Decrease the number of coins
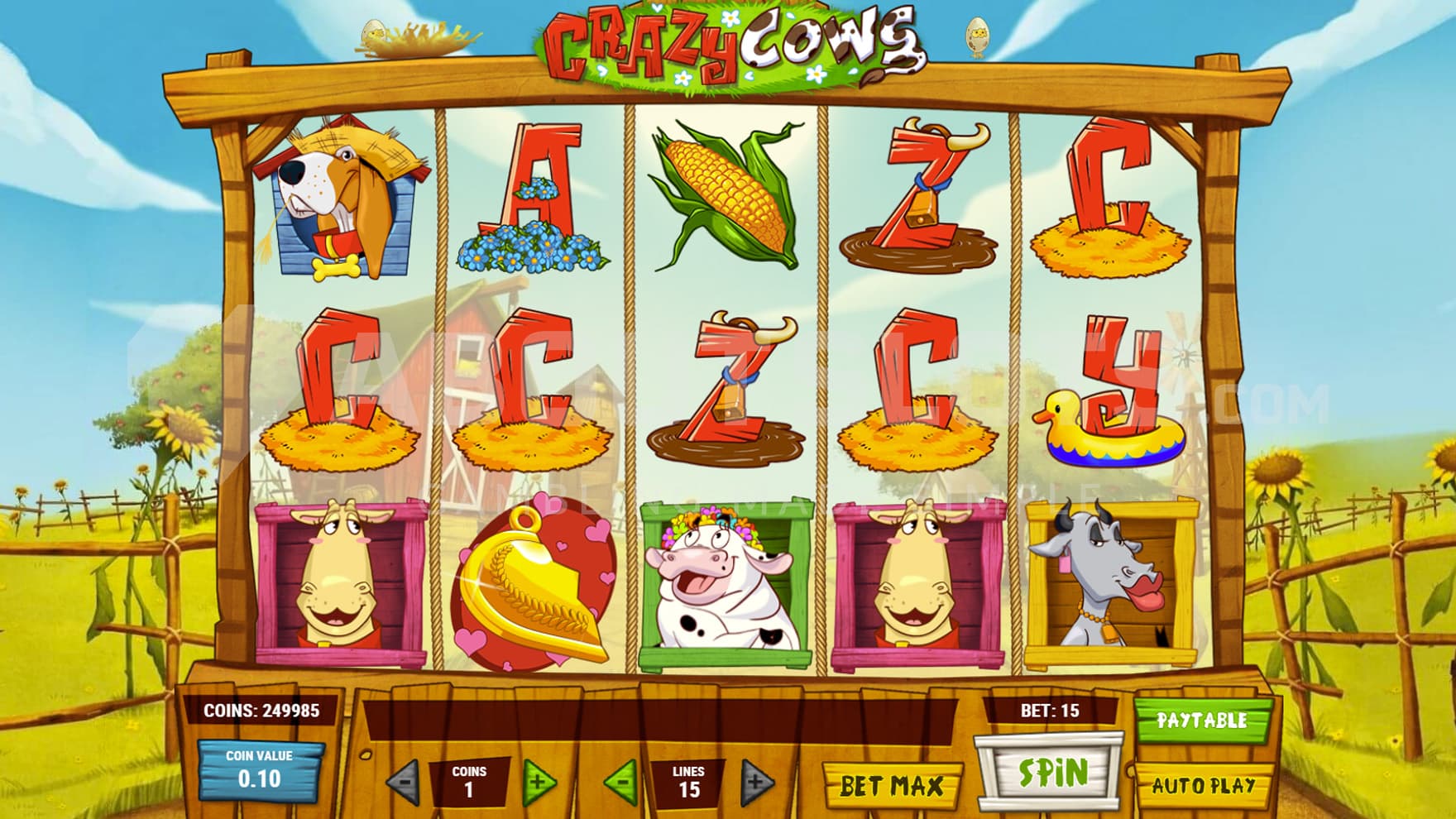The width and height of the screenshot is (1456, 819). (x=404, y=781)
